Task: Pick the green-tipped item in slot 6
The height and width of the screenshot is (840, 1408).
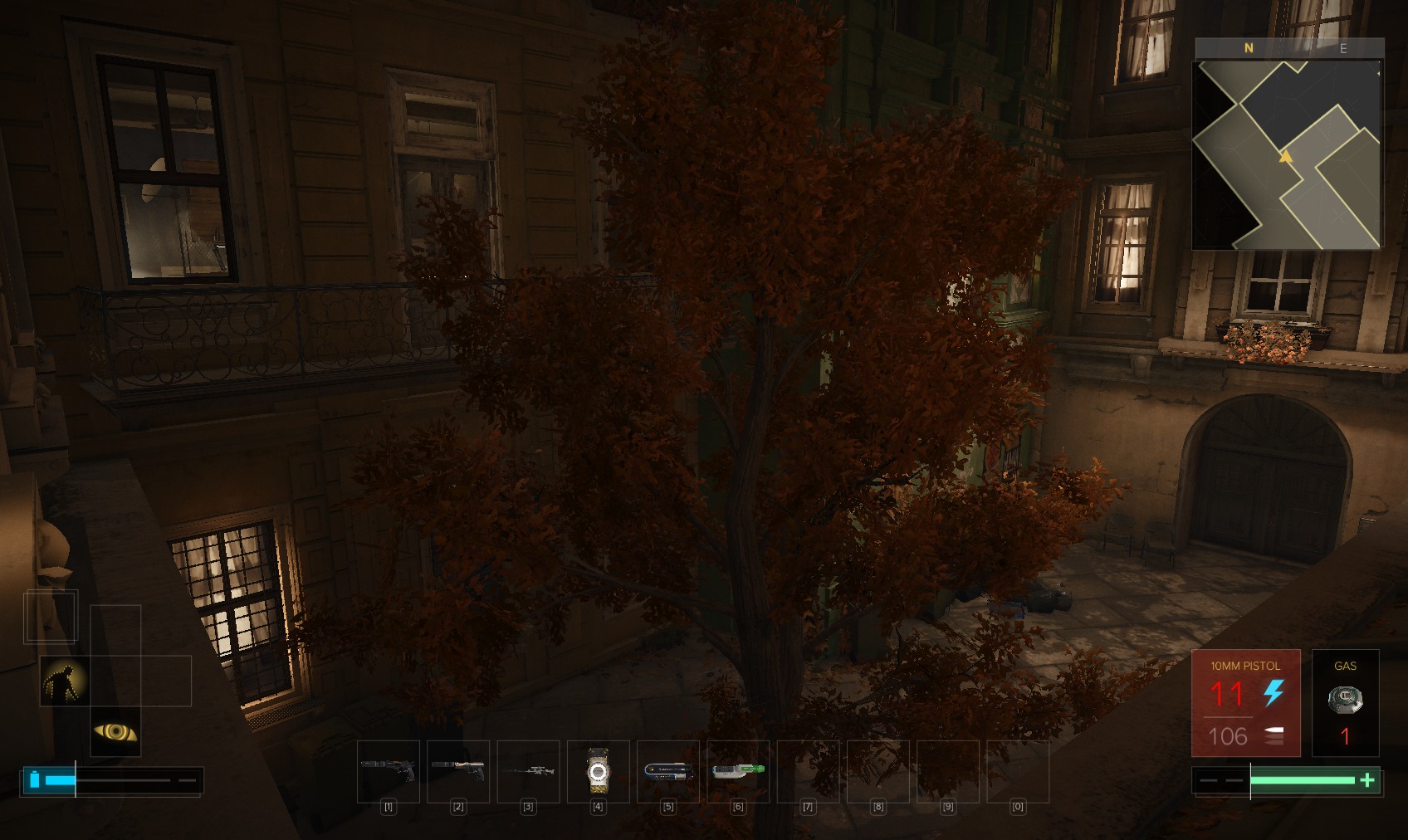Action: pyautogui.click(x=738, y=771)
